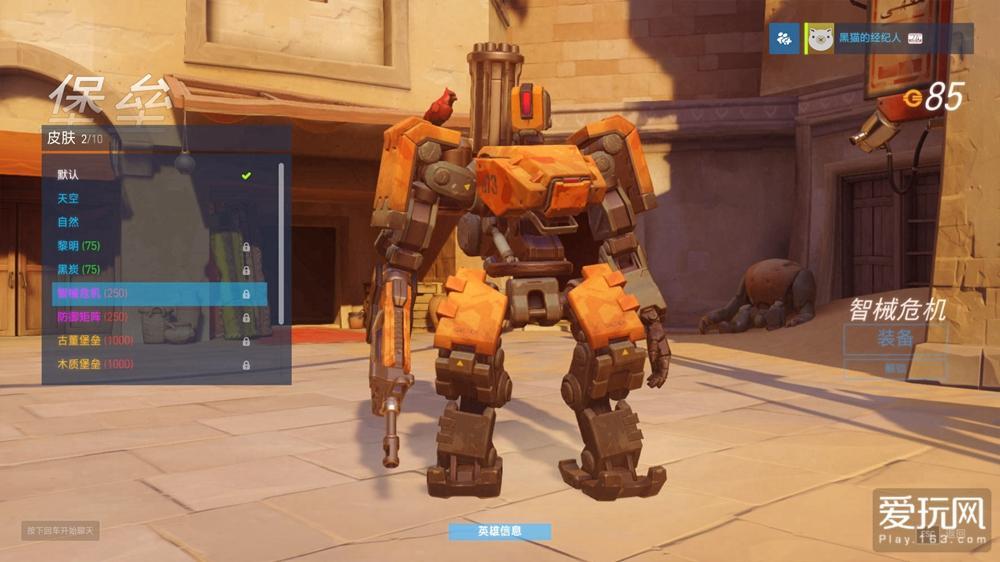Click the 解锁 unlock button
The height and width of the screenshot is (562, 1000).
(x=893, y=368)
